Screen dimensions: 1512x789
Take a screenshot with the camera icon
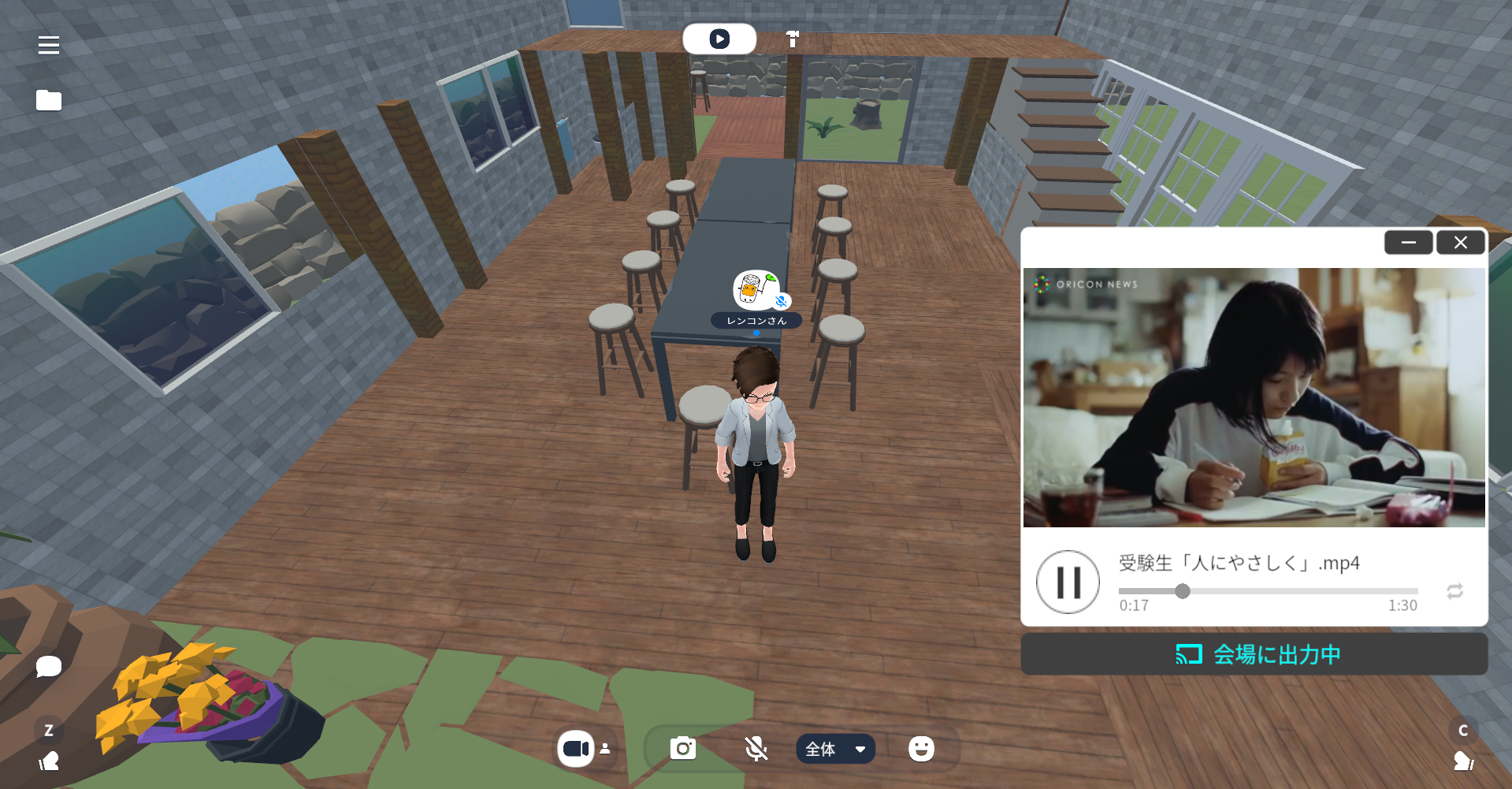point(683,749)
